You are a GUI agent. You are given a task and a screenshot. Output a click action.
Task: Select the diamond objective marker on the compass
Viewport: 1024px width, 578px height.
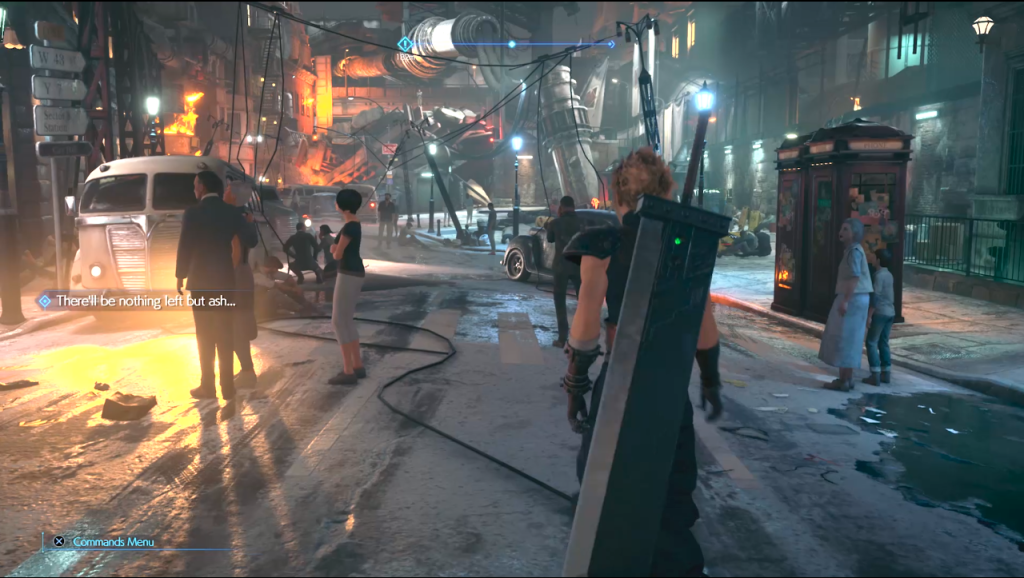tap(404, 44)
